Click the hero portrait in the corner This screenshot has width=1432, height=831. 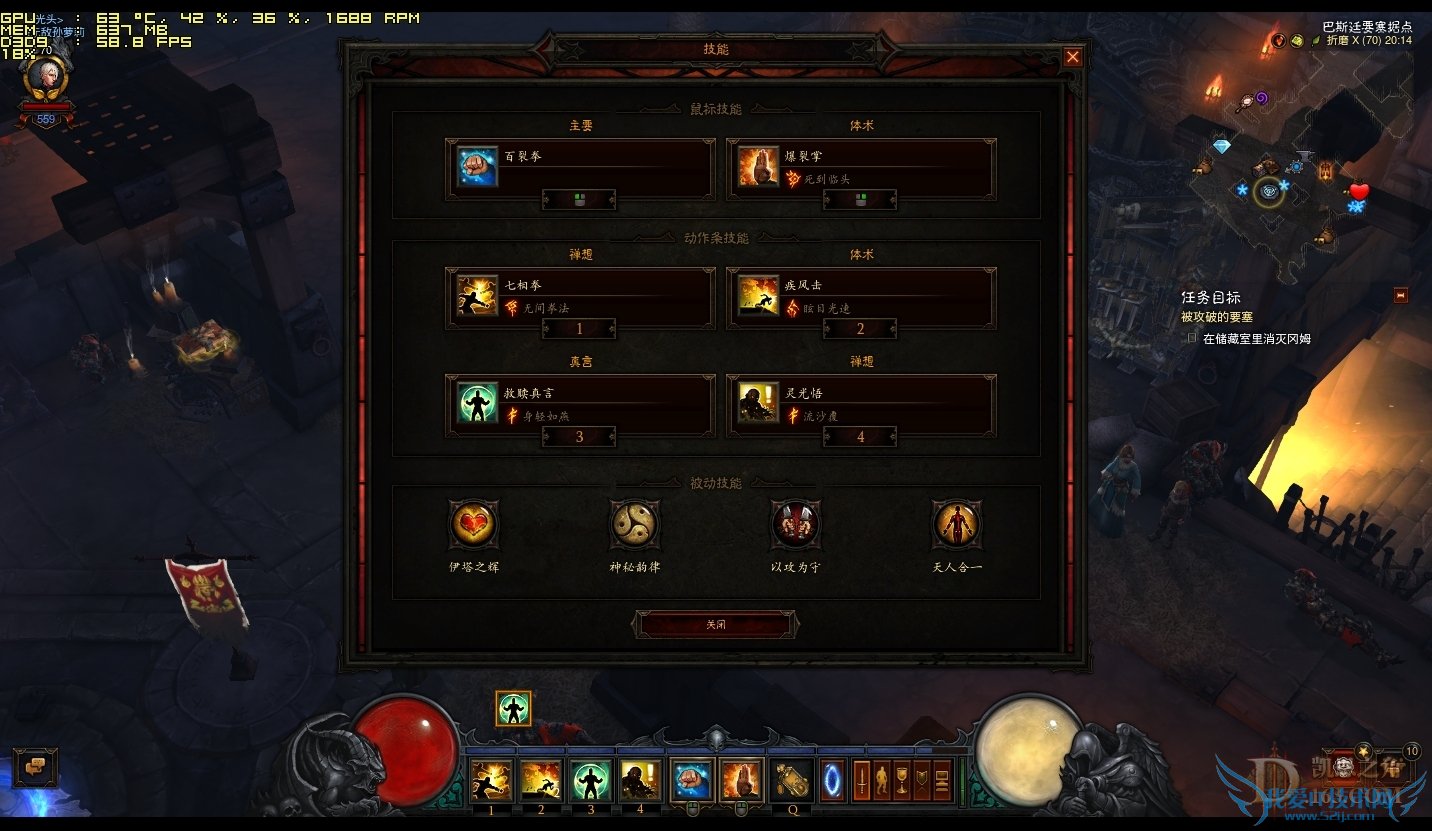(45, 76)
